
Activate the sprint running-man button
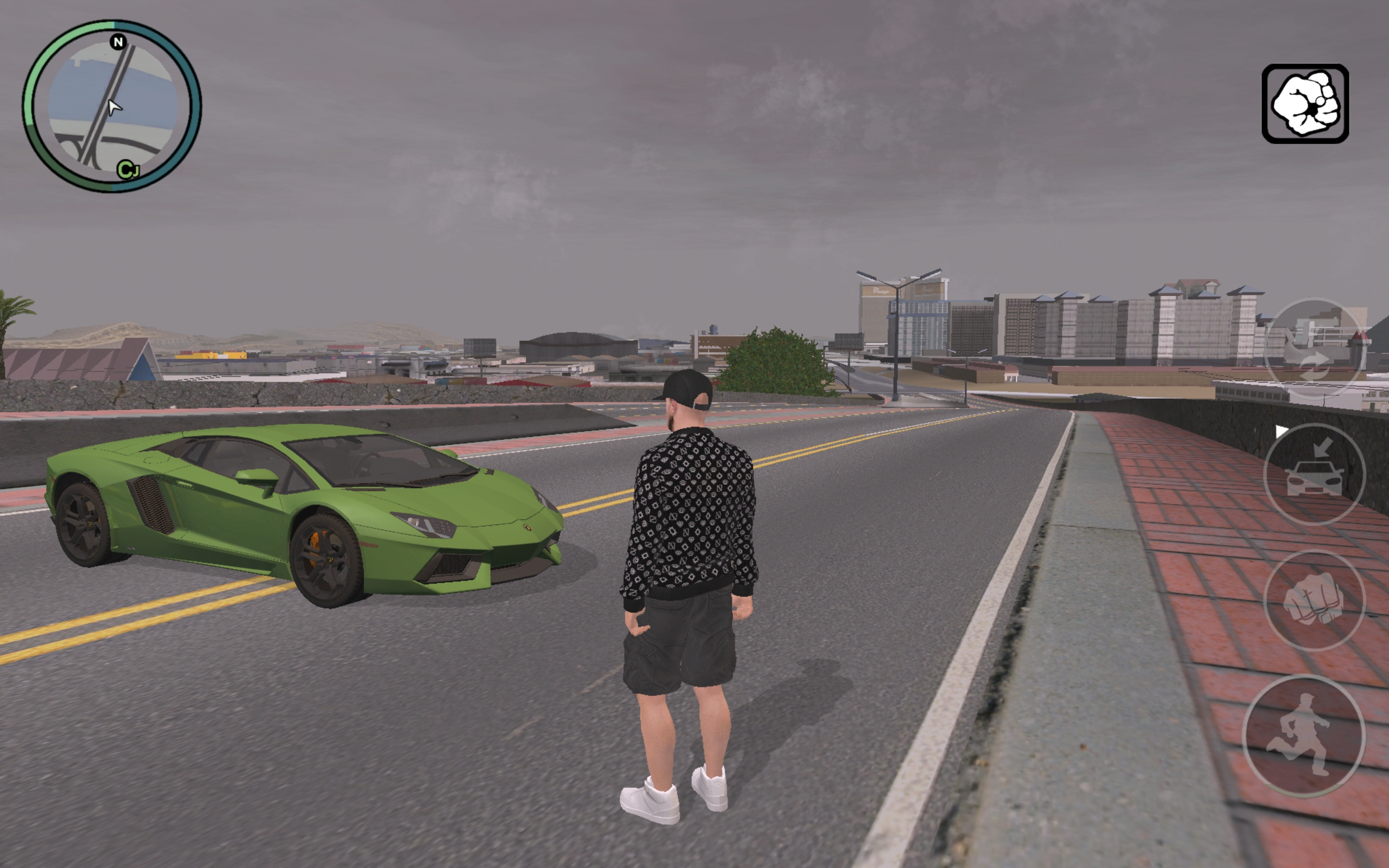point(1303,736)
